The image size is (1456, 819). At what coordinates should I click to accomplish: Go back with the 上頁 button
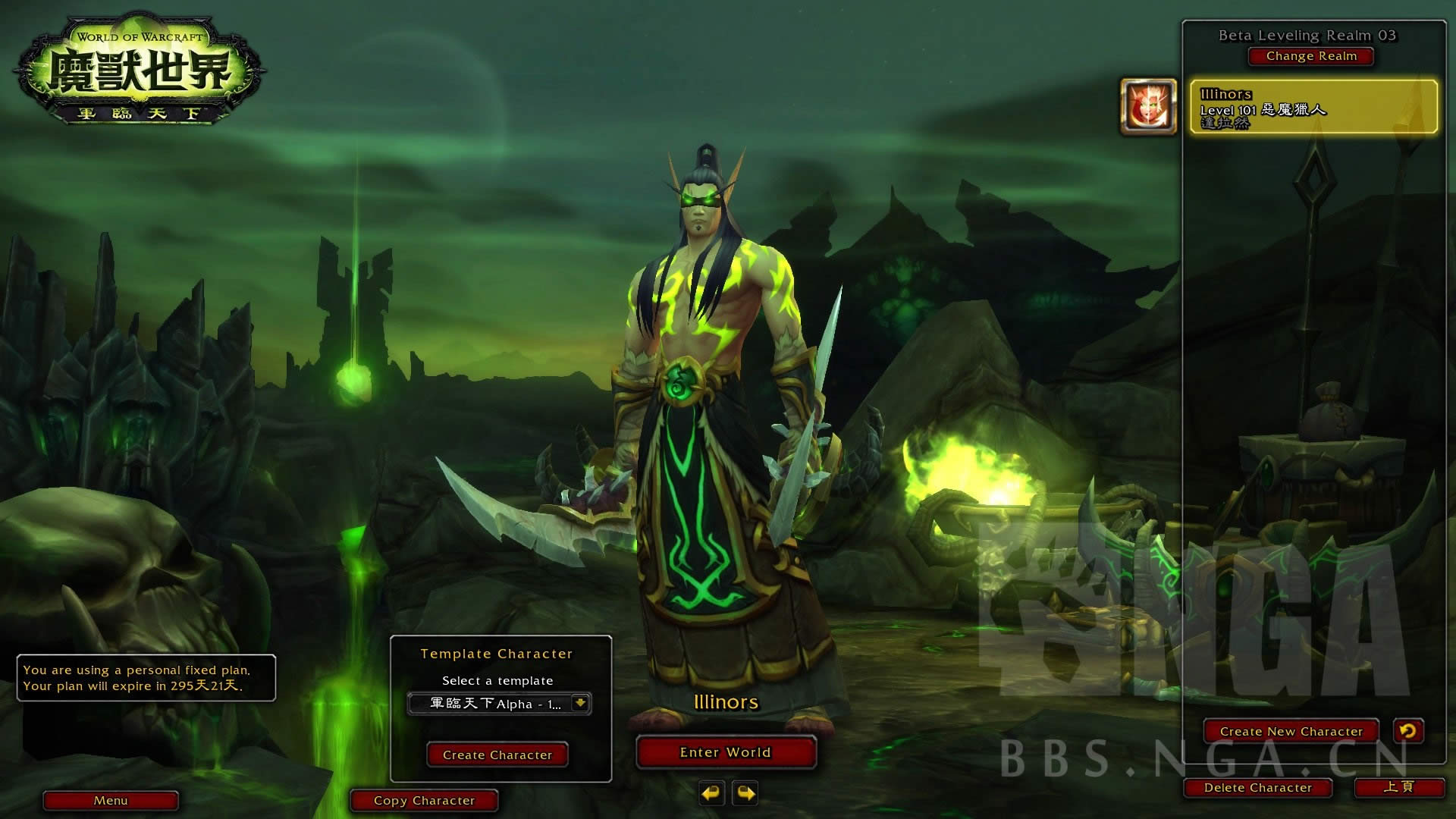pos(1398,787)
